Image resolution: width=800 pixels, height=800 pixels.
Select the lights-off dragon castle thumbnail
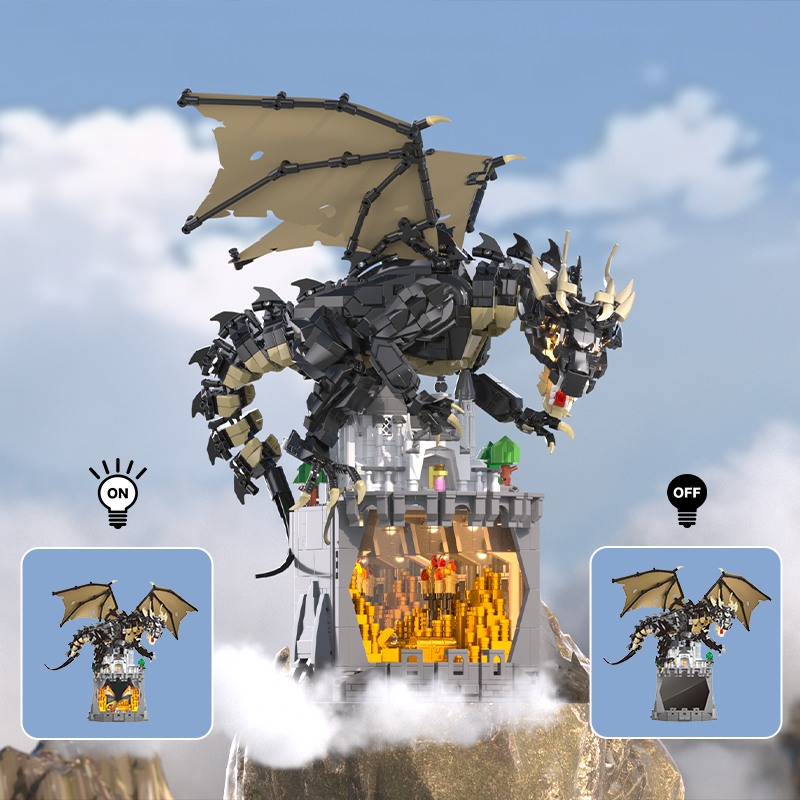click(x=685, y=642)
